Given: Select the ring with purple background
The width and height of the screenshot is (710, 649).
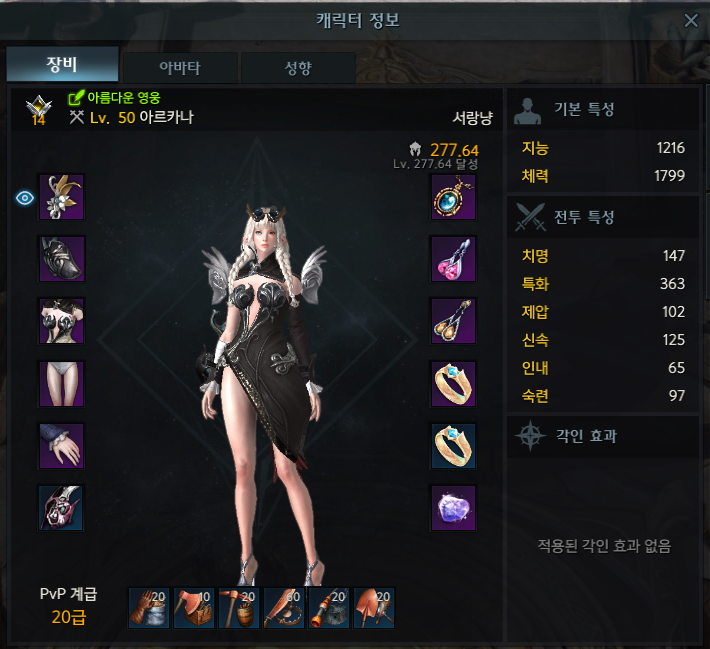Looking at the screenshot, I should [453, 384].
